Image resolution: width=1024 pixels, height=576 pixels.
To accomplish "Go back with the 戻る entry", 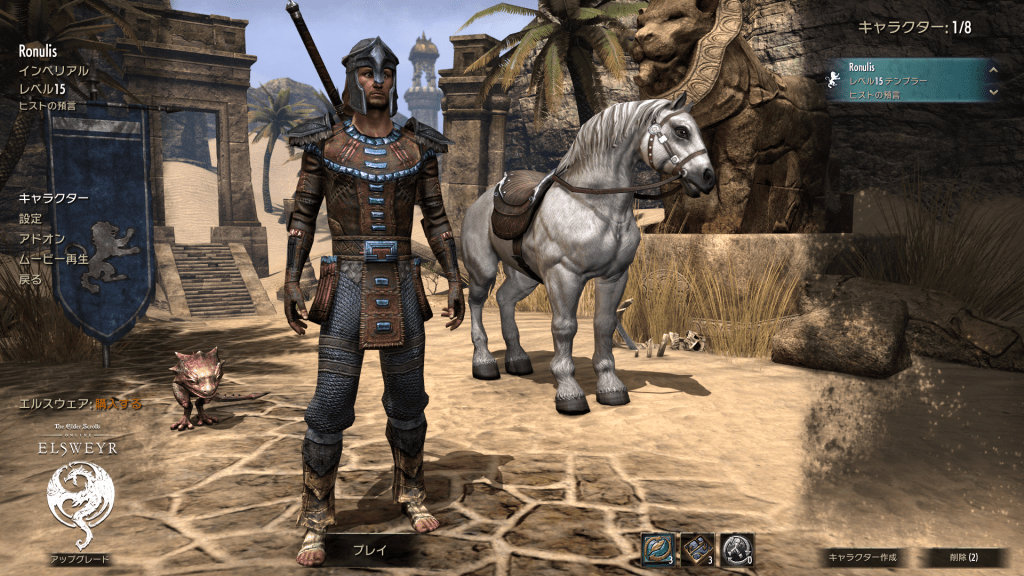I will [31, 279].
